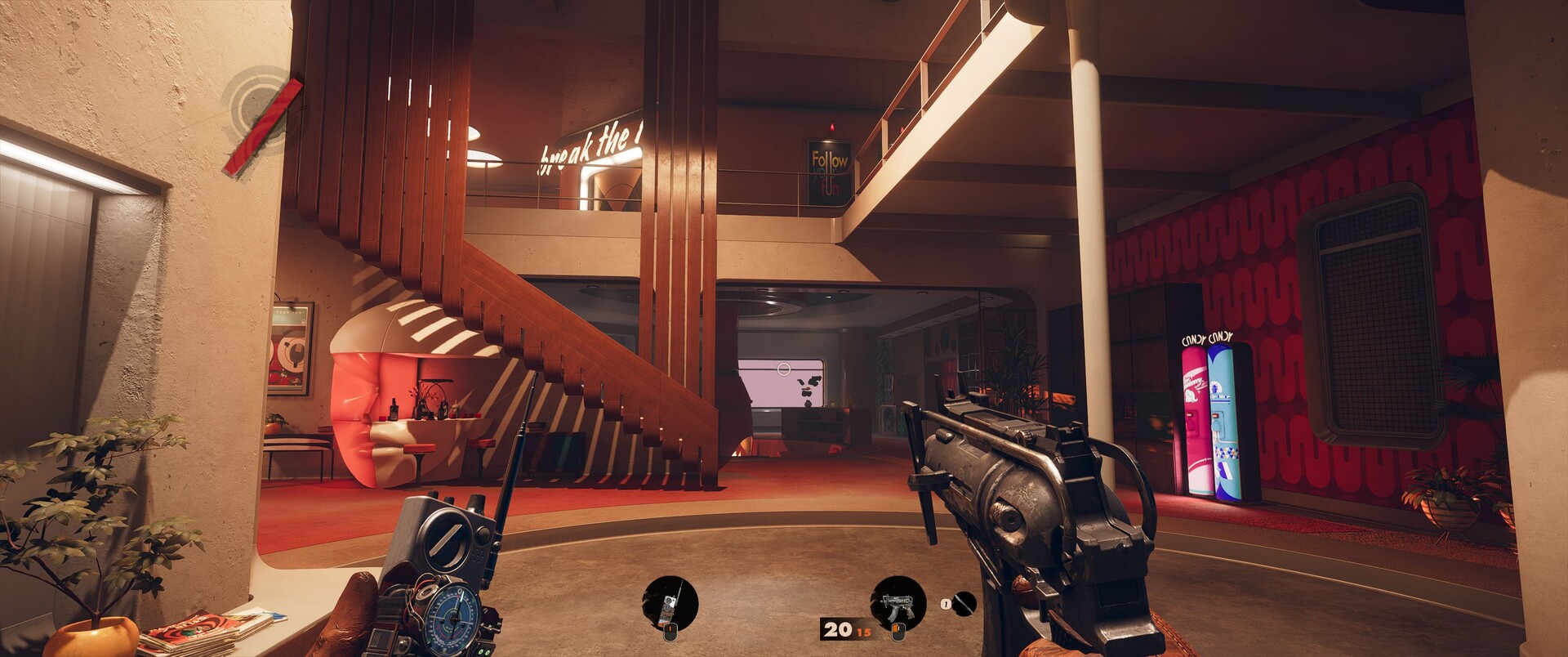The width and height of the screenshot is (1568, 657).
Task: Select the Hackamajig radio gadget icon
Action: pos(670,603)
